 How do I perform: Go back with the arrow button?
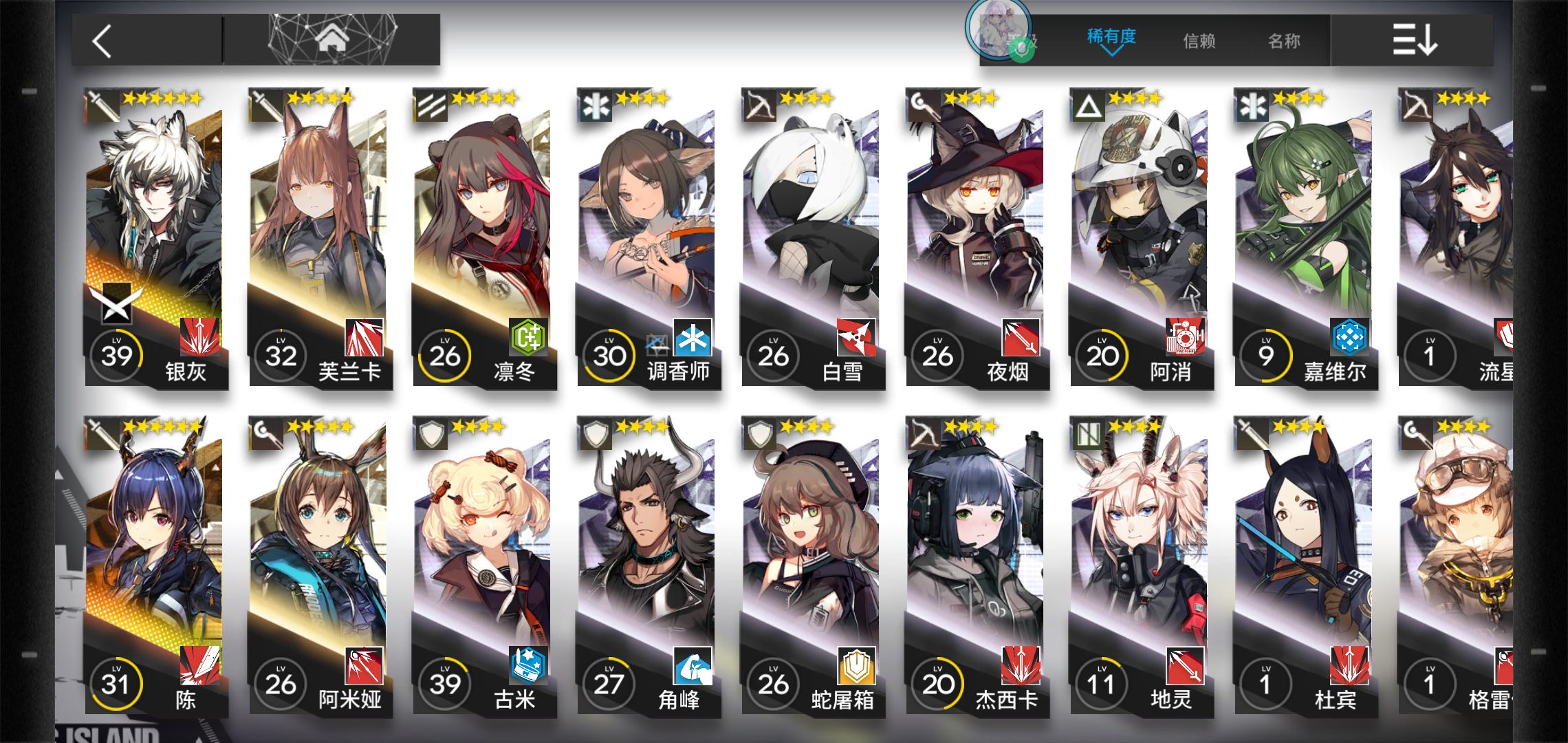(x=103, y=41)
